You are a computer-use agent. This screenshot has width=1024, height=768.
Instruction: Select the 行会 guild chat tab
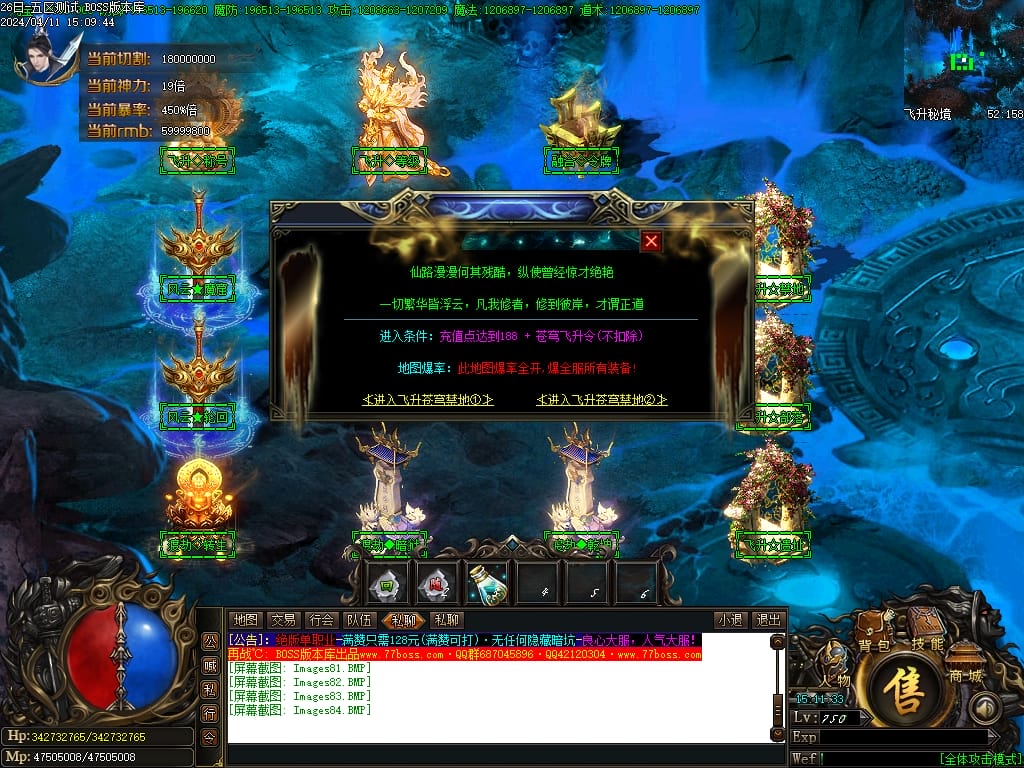tap(321, 620)
